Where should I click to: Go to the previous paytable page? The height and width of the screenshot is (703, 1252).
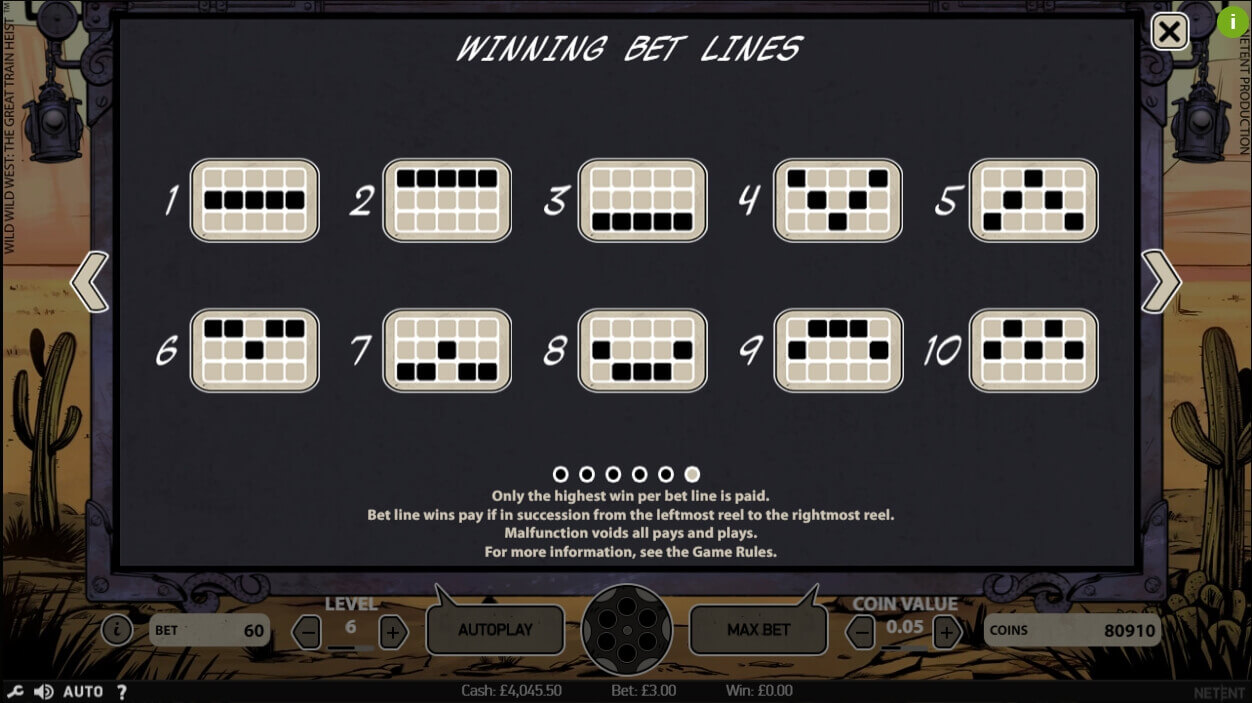pos(90,282)
